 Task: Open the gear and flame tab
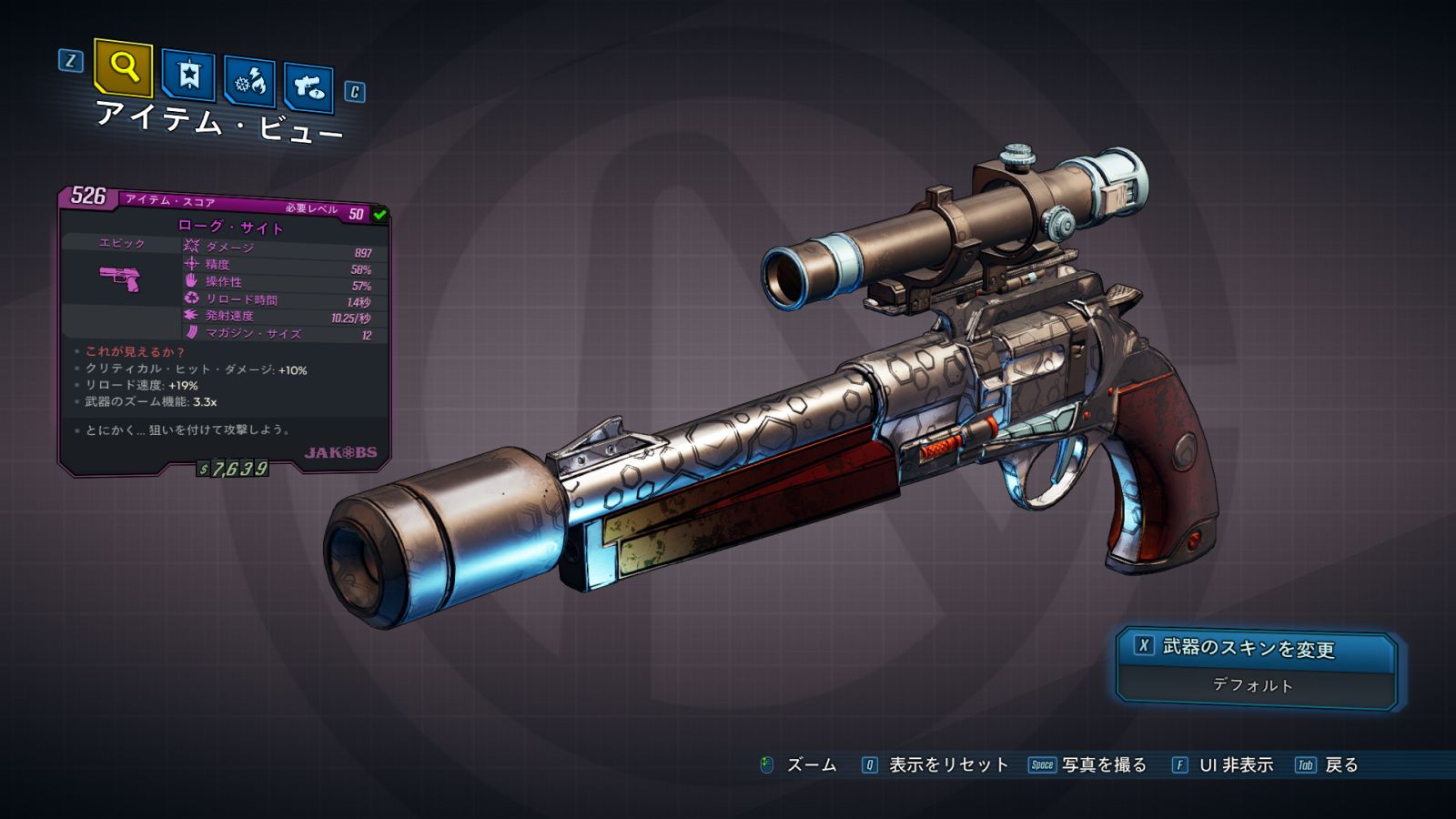pyautogui.click(x=250, y=82)
